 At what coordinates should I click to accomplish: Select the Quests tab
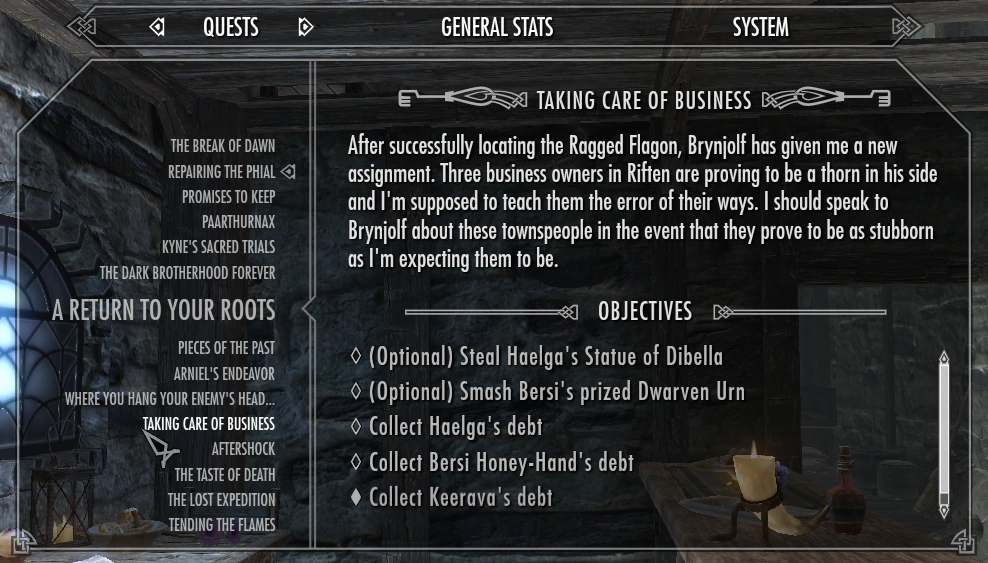pos(231,27)
